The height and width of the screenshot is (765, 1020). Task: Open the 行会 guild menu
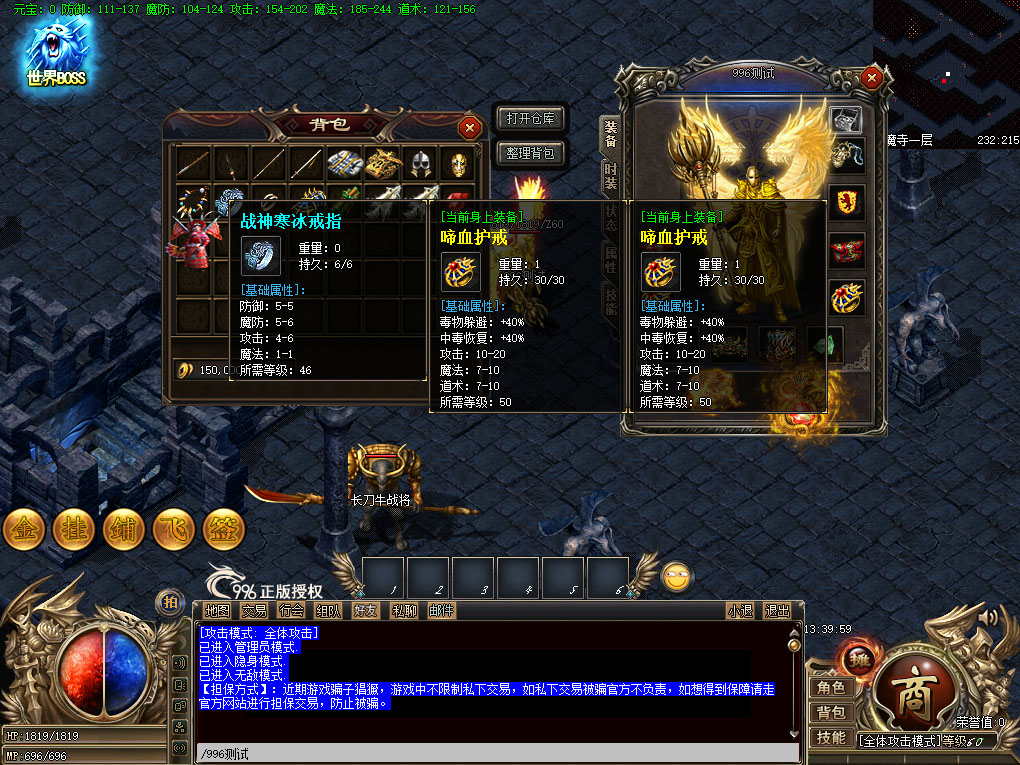(x=292, y=610)
